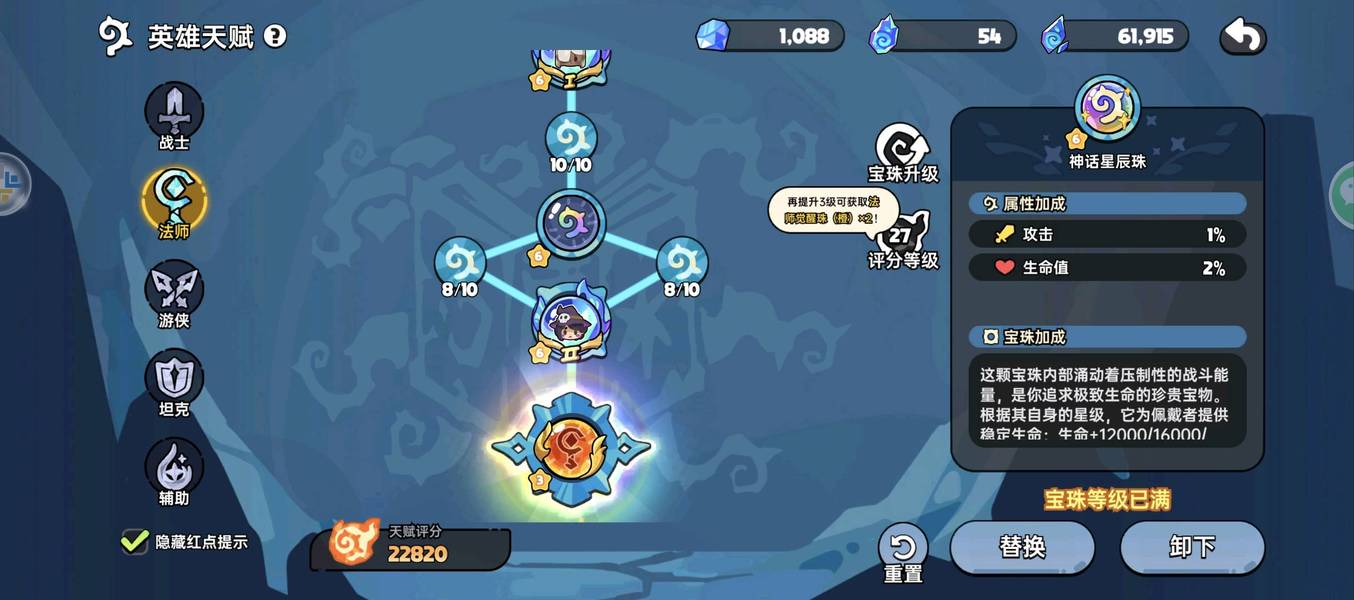Viewport: 1354px width, 600px height.
Task: Click the 10/10 talent node
Action: tap(571, 139)
